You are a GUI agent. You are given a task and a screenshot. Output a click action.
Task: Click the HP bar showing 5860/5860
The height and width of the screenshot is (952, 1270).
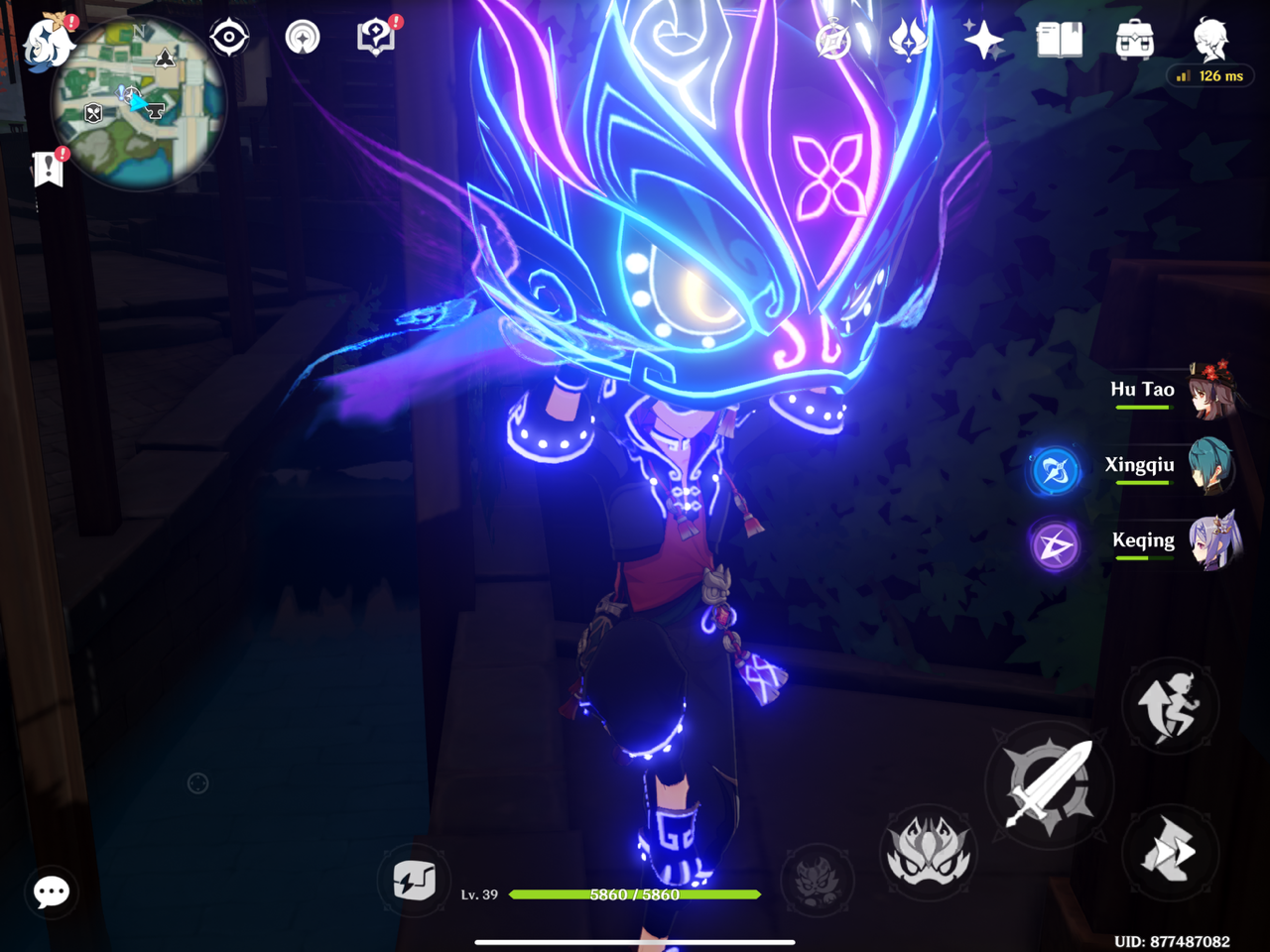(x=632, y=894)
